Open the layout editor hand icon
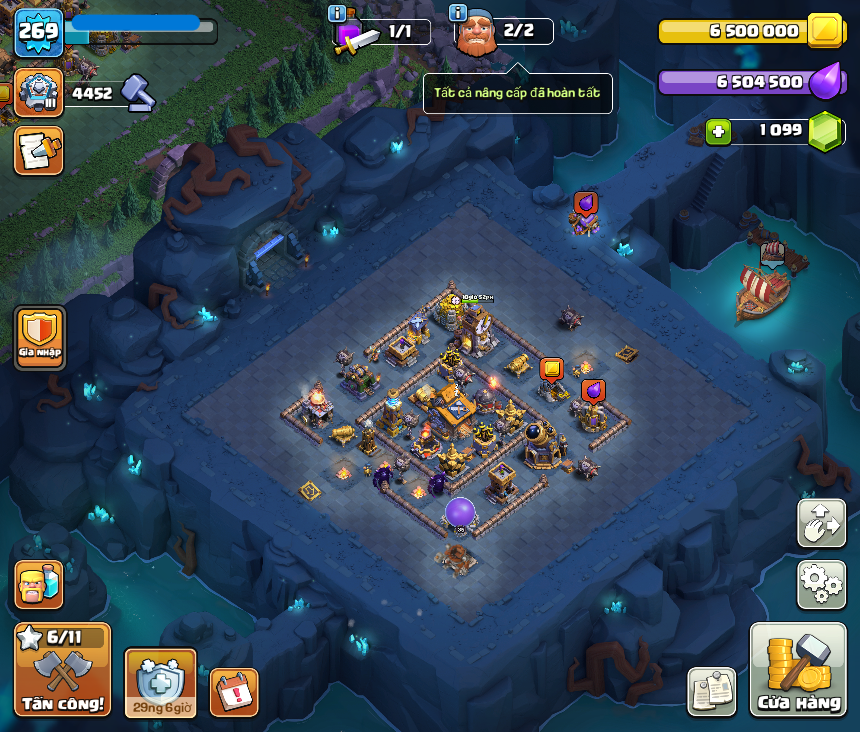 821,523
